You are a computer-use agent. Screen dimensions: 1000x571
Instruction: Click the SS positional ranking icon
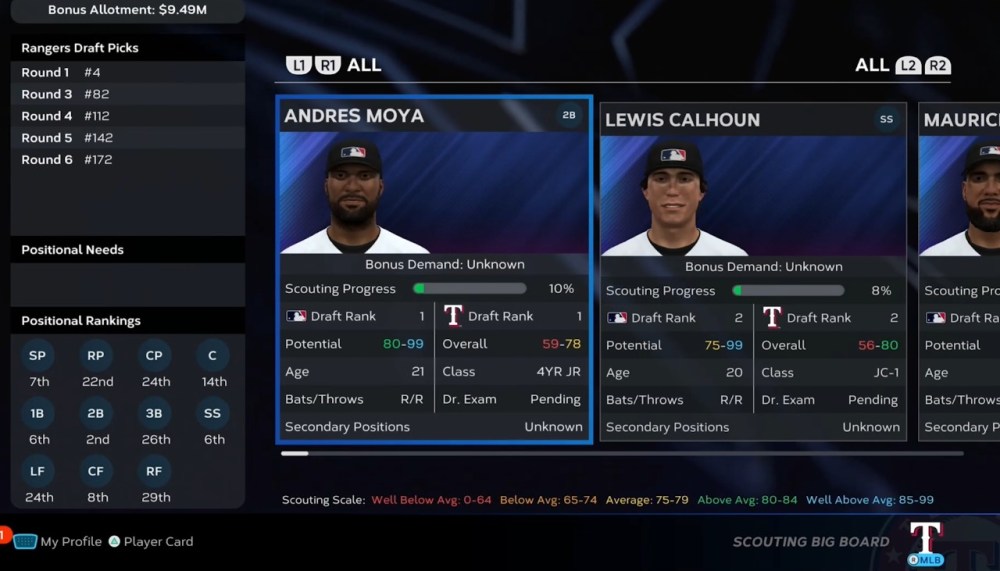pyautogui.click(x=213, y=414)
